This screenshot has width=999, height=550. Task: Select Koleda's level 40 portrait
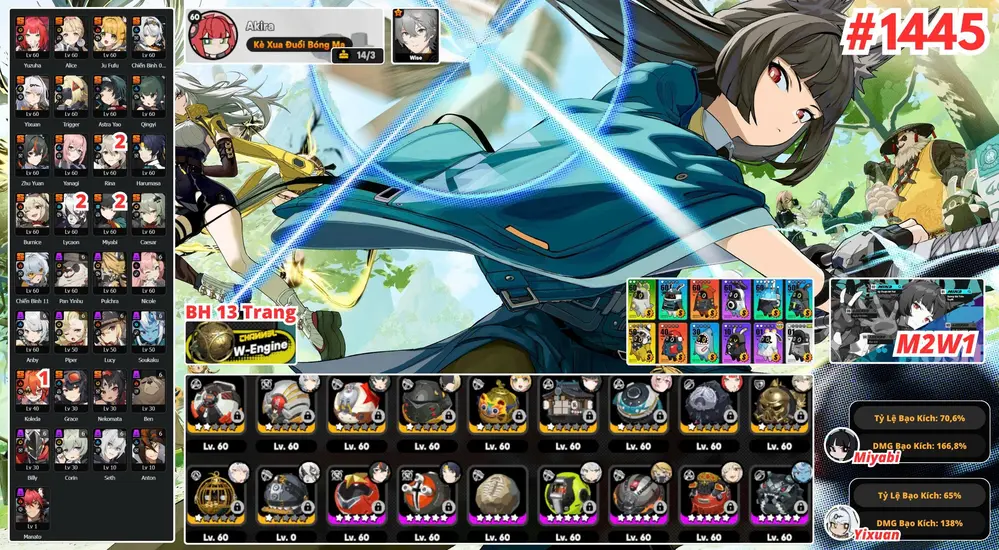[x=31, y=386]
